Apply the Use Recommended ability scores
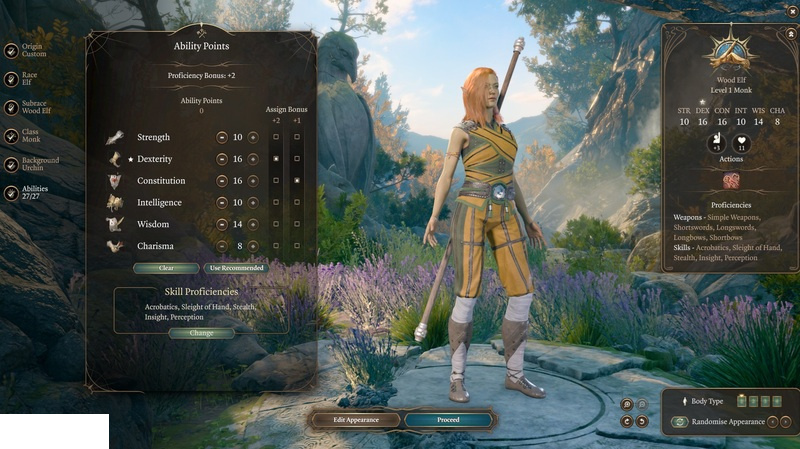 pyautogui.click(x=236, y=268)
